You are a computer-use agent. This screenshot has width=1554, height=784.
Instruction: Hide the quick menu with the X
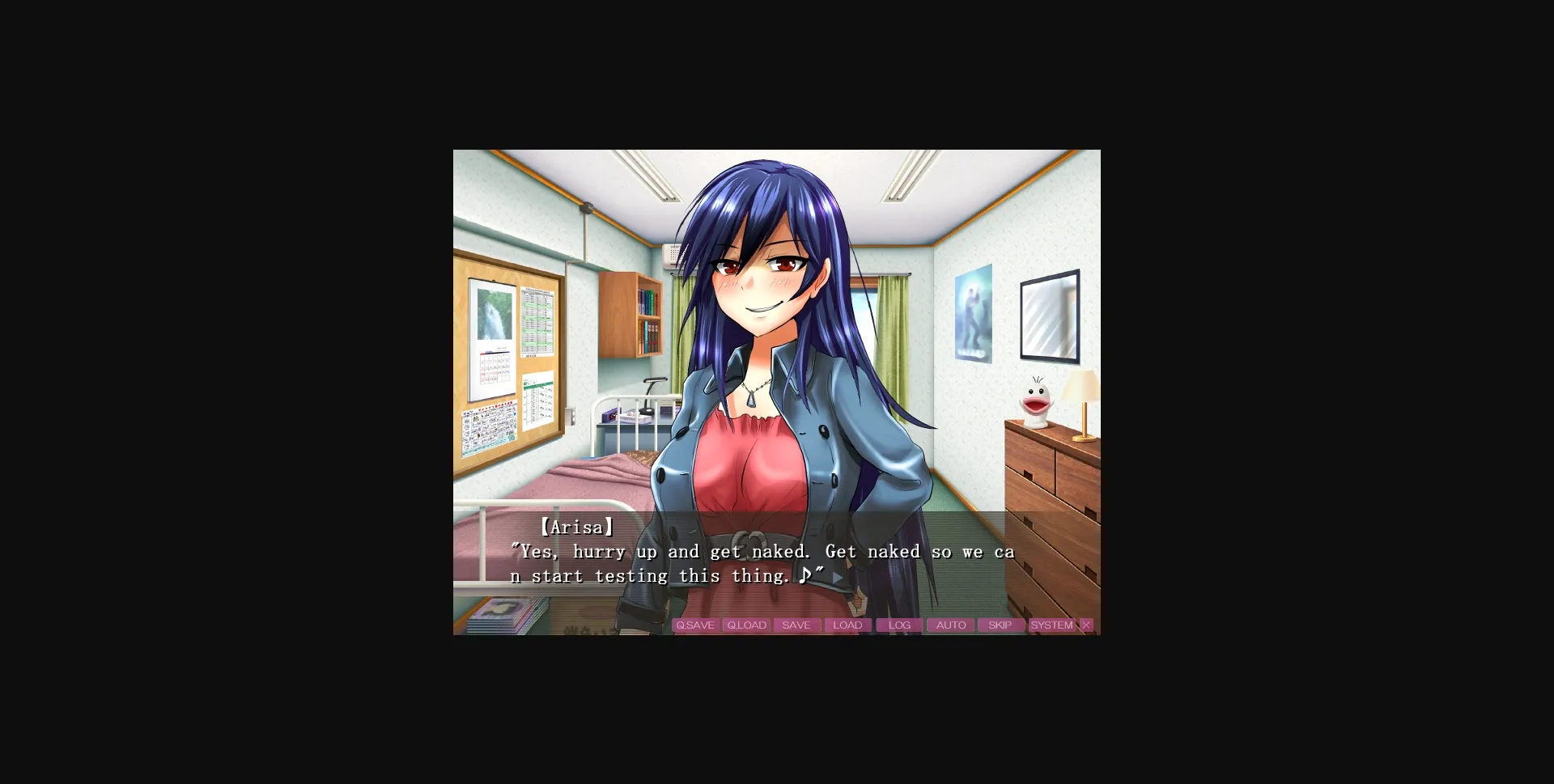pyautogui.click(x=1085, y=625)
